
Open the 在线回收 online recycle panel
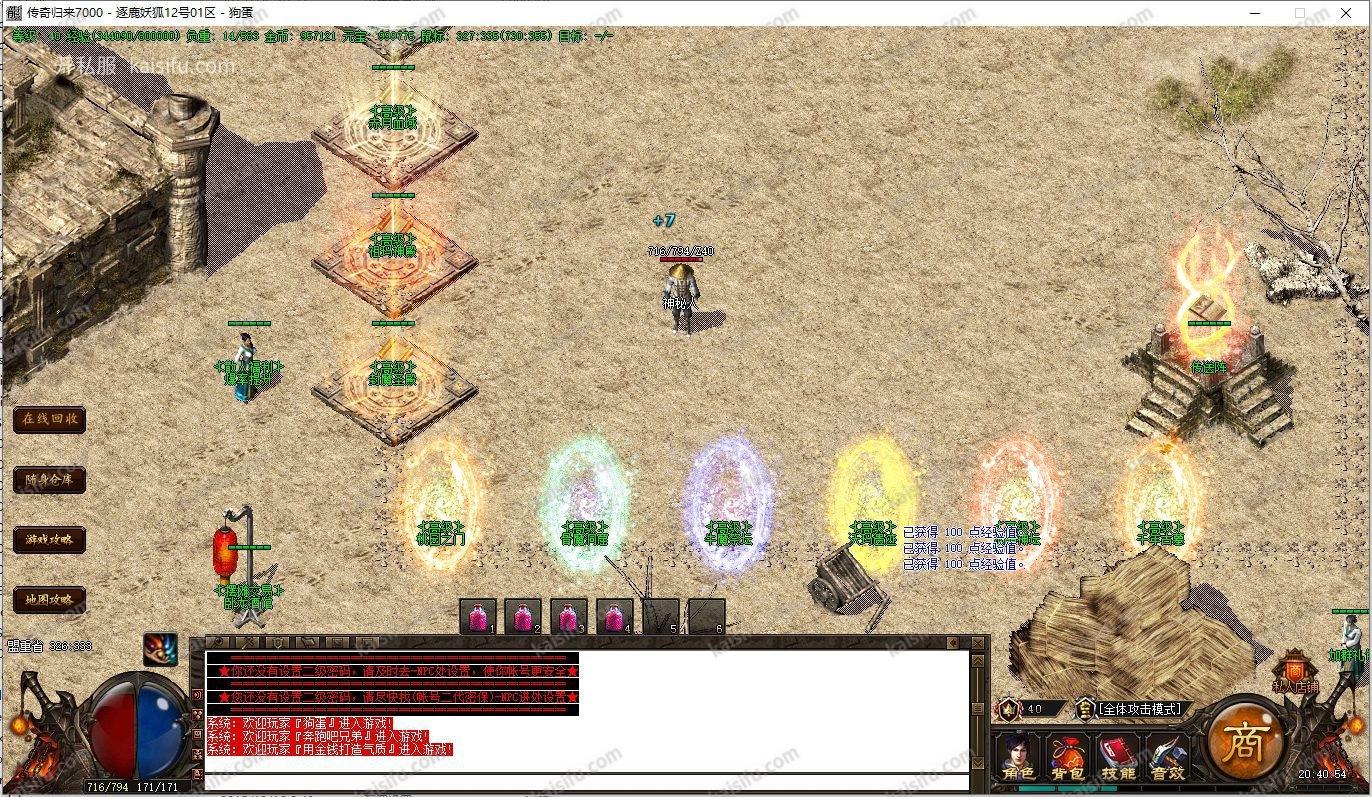(x=49, y=419)
